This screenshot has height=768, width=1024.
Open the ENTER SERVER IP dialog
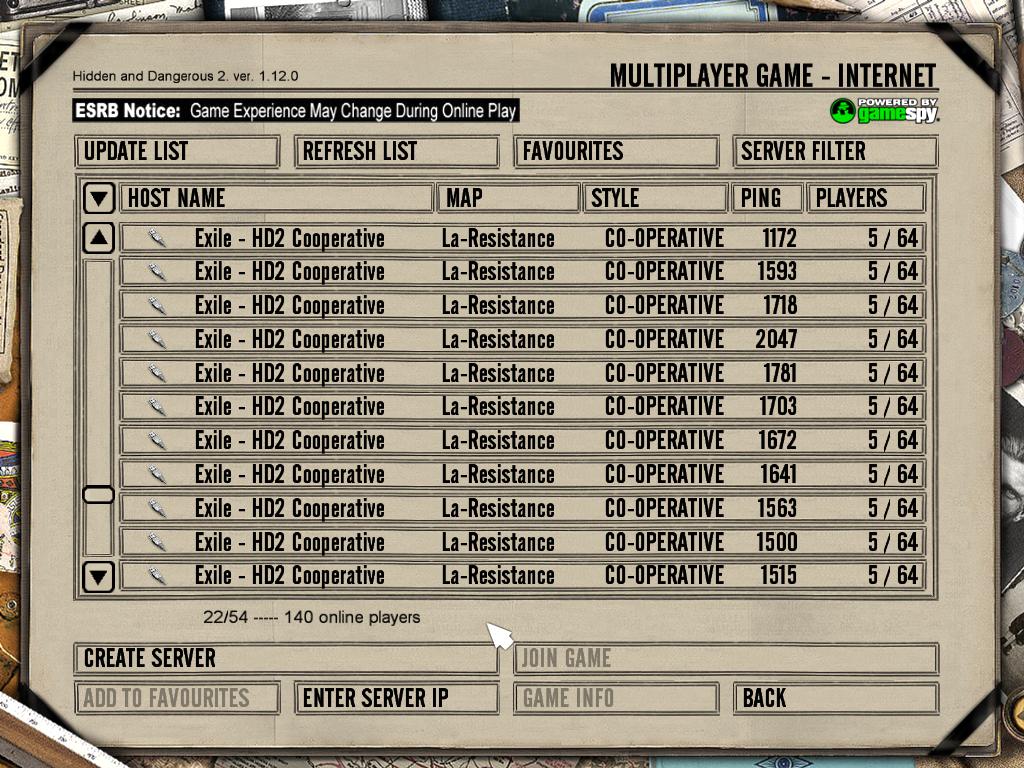[x=396, y=698]
